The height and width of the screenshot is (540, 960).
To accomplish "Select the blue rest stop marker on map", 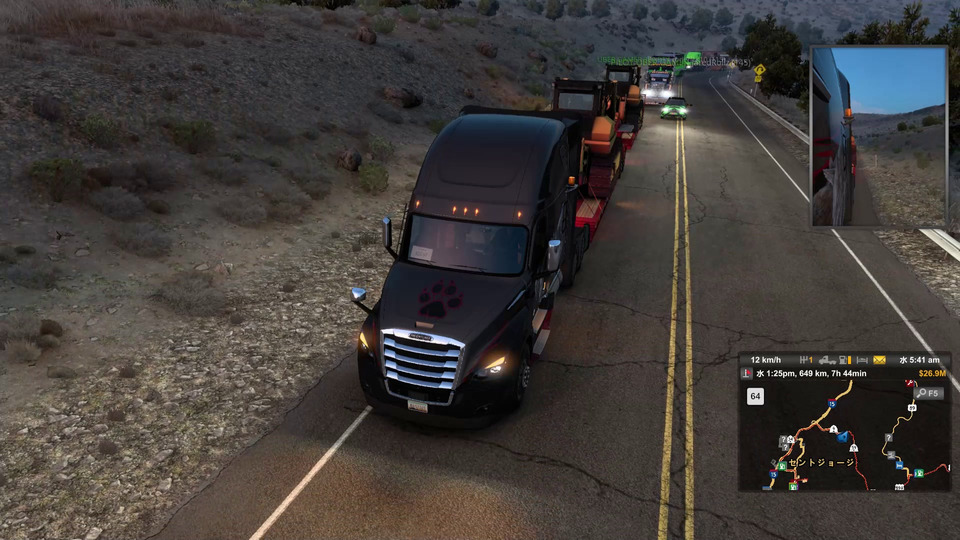I will (899, 465).
